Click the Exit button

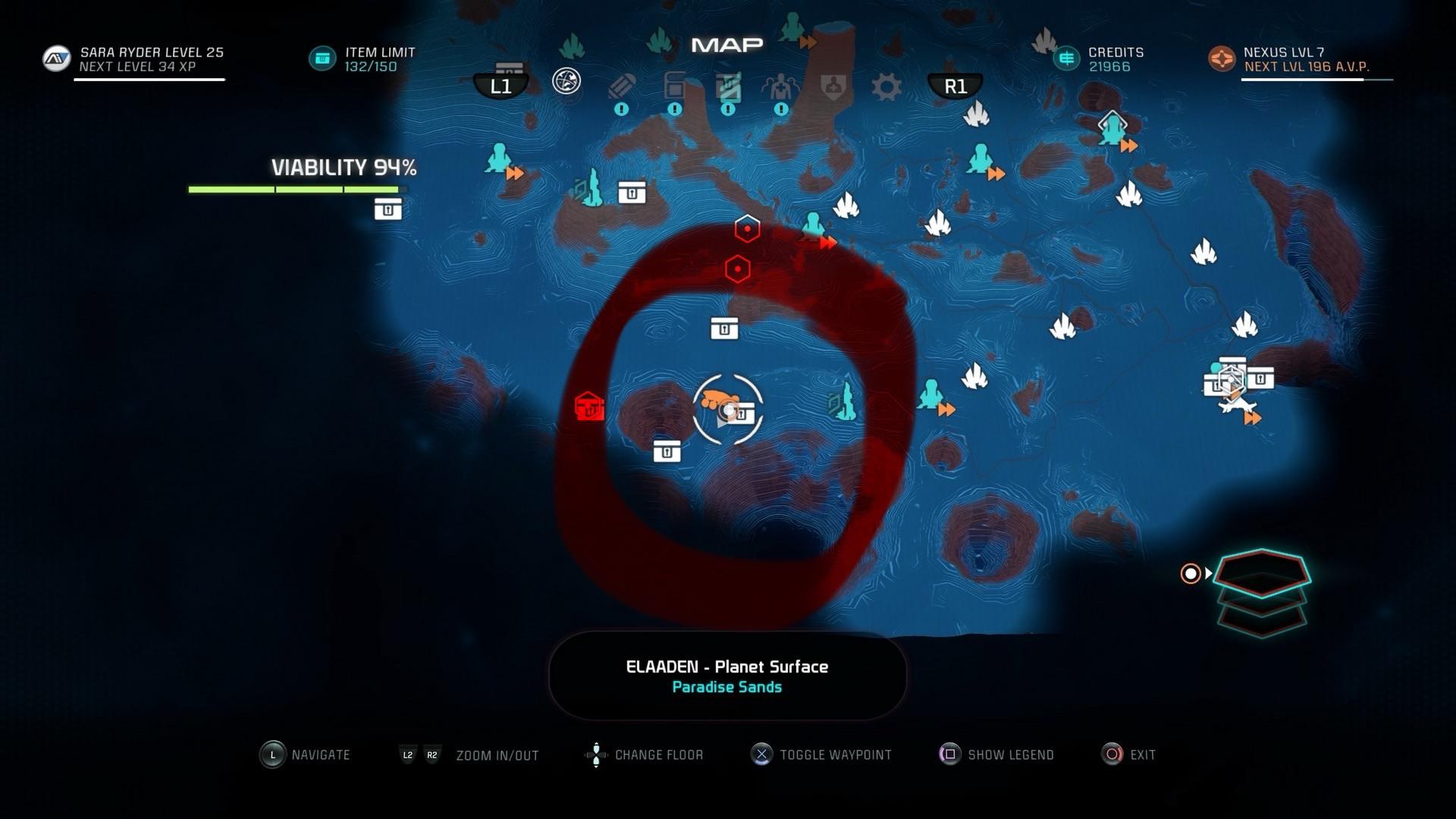point(1112,754)
